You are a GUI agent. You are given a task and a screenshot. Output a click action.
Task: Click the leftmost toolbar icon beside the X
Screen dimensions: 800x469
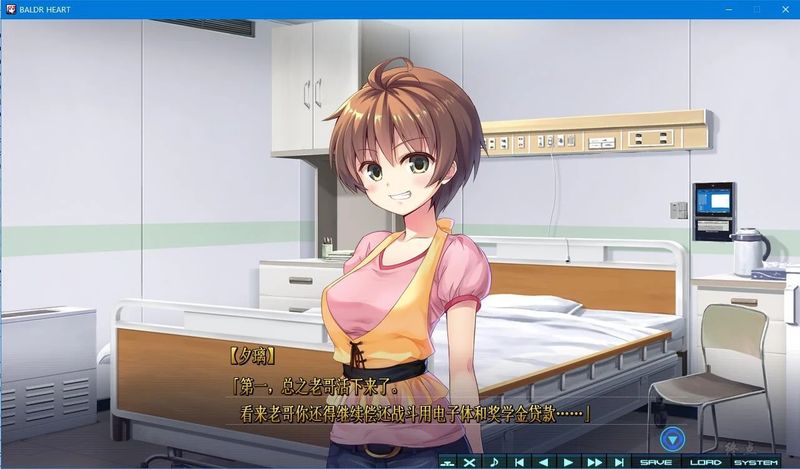point(446,462)
